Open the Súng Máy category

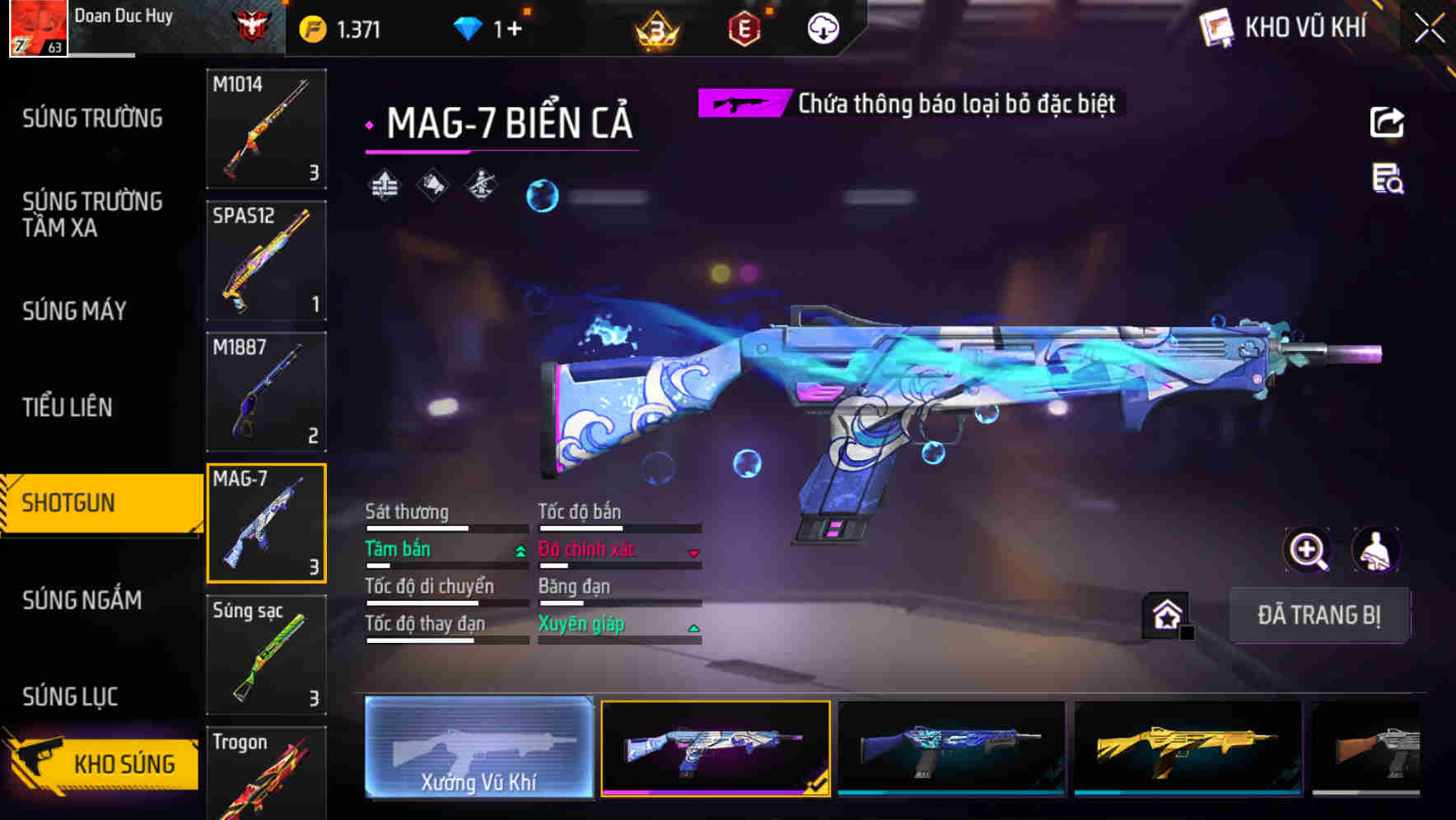pyautogui.click(x=74, y=310)
